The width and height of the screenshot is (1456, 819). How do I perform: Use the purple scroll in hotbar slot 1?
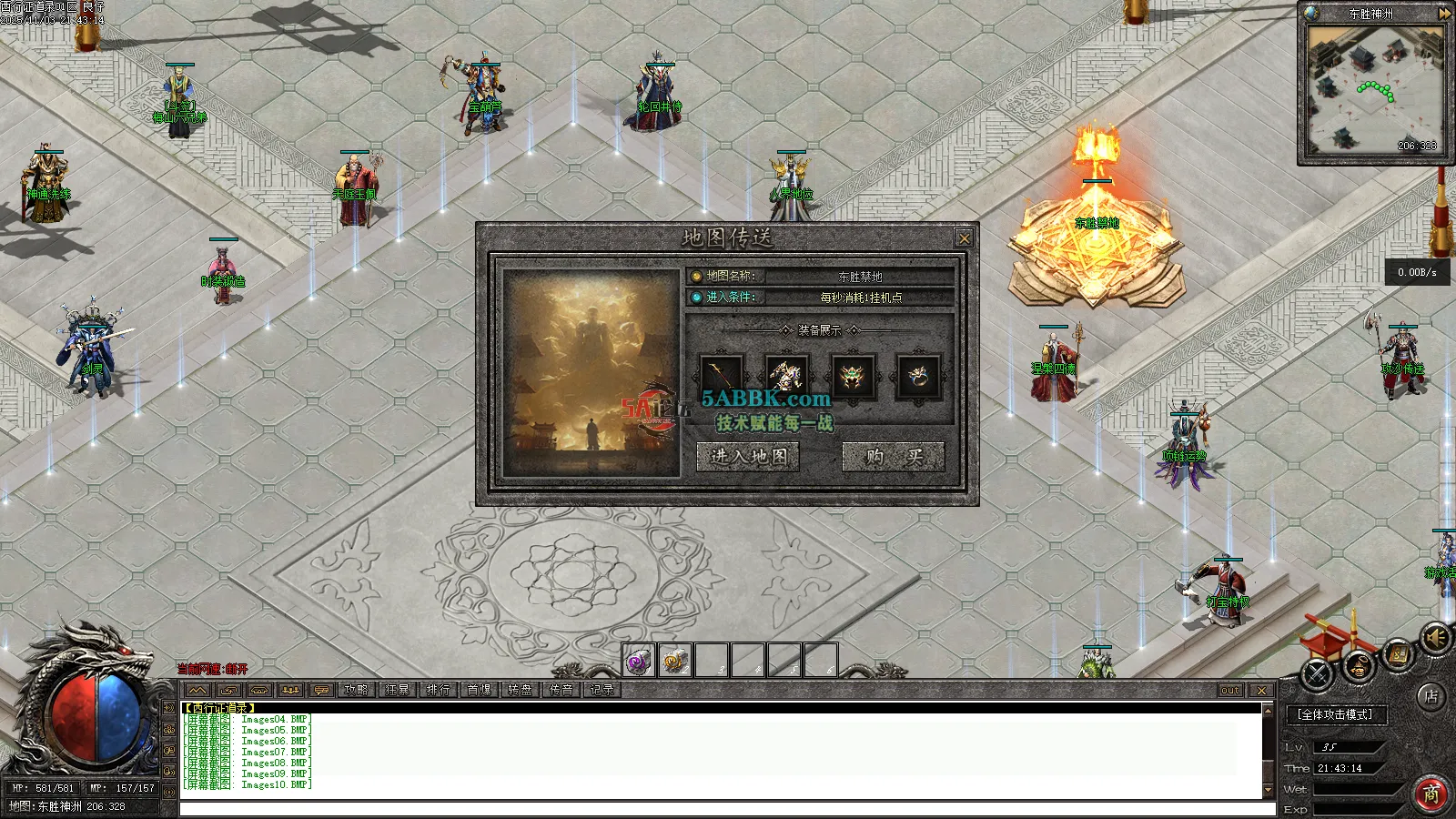coord(639,661)
